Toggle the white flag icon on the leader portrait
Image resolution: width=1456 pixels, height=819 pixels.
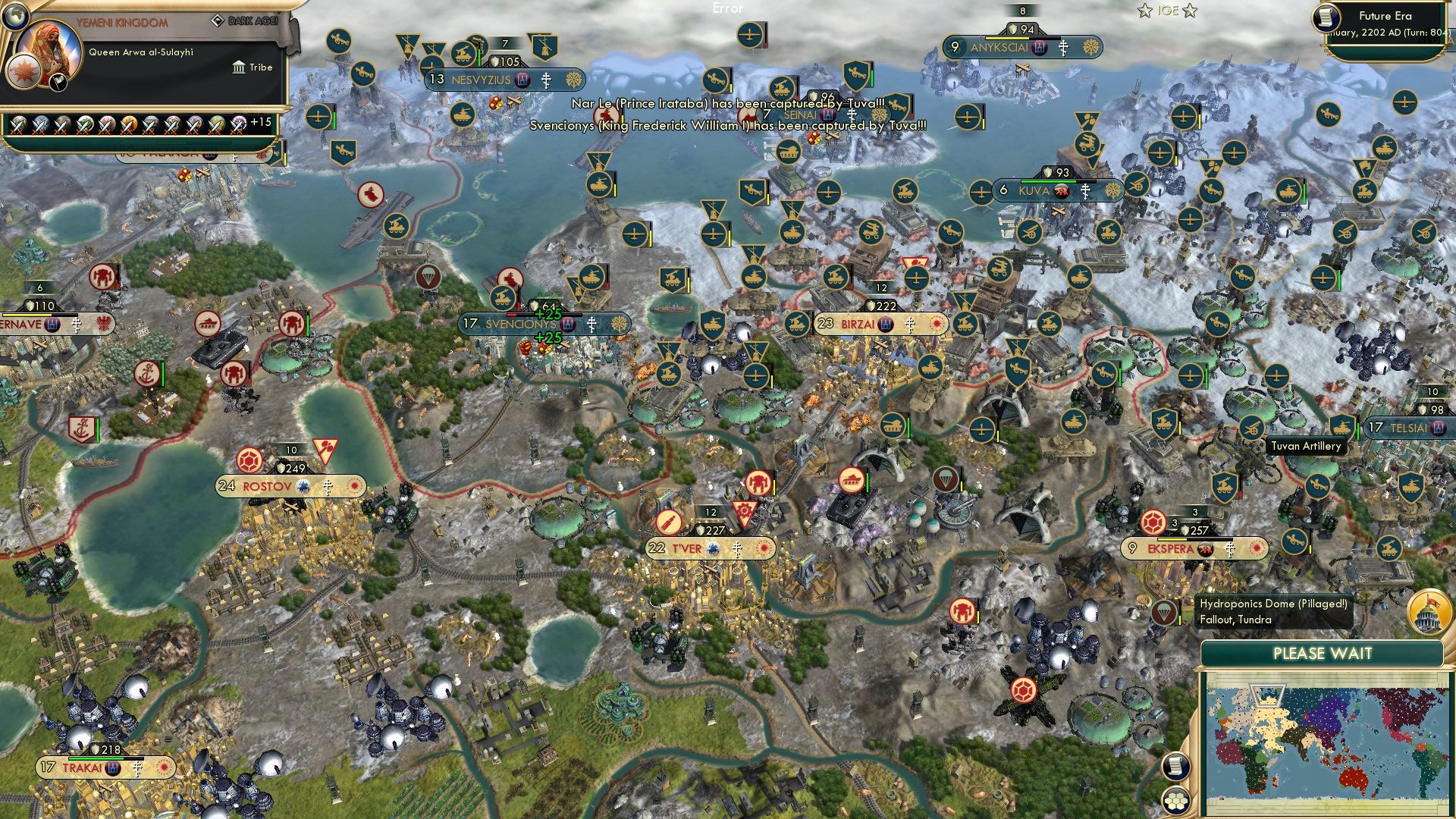point(58,81)
